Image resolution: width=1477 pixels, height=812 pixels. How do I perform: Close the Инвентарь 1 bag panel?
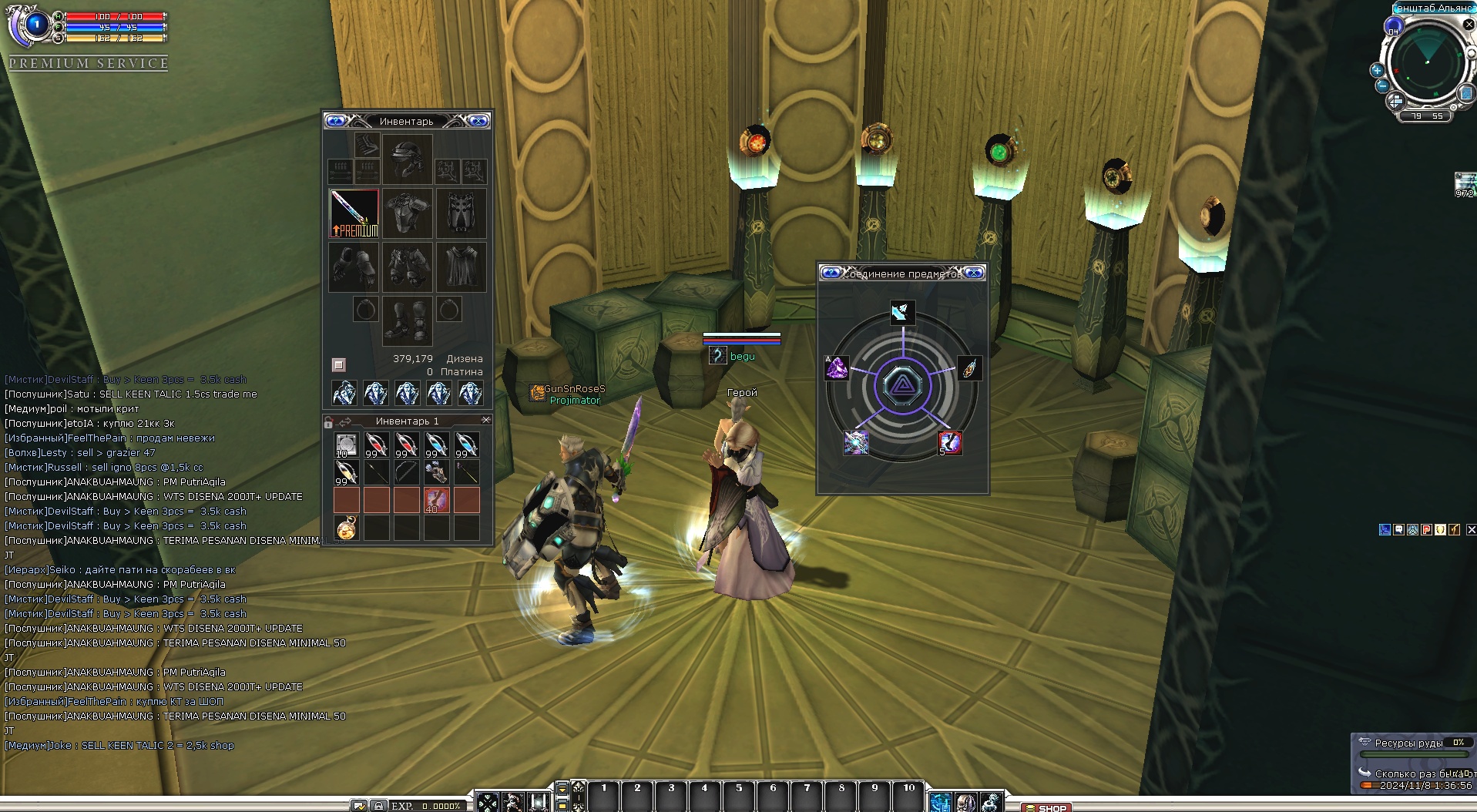[x=485, y=420]
